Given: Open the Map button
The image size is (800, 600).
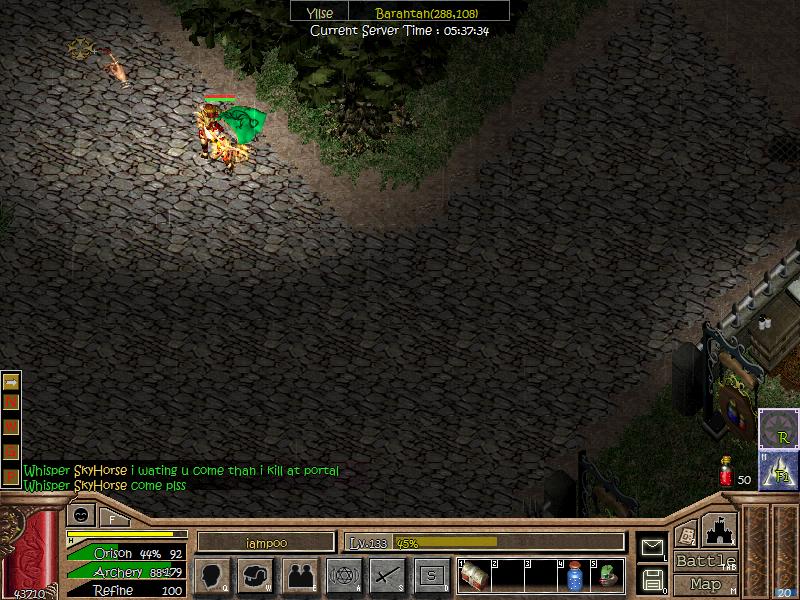Looking at the screenshot, I should coord(705,584).
